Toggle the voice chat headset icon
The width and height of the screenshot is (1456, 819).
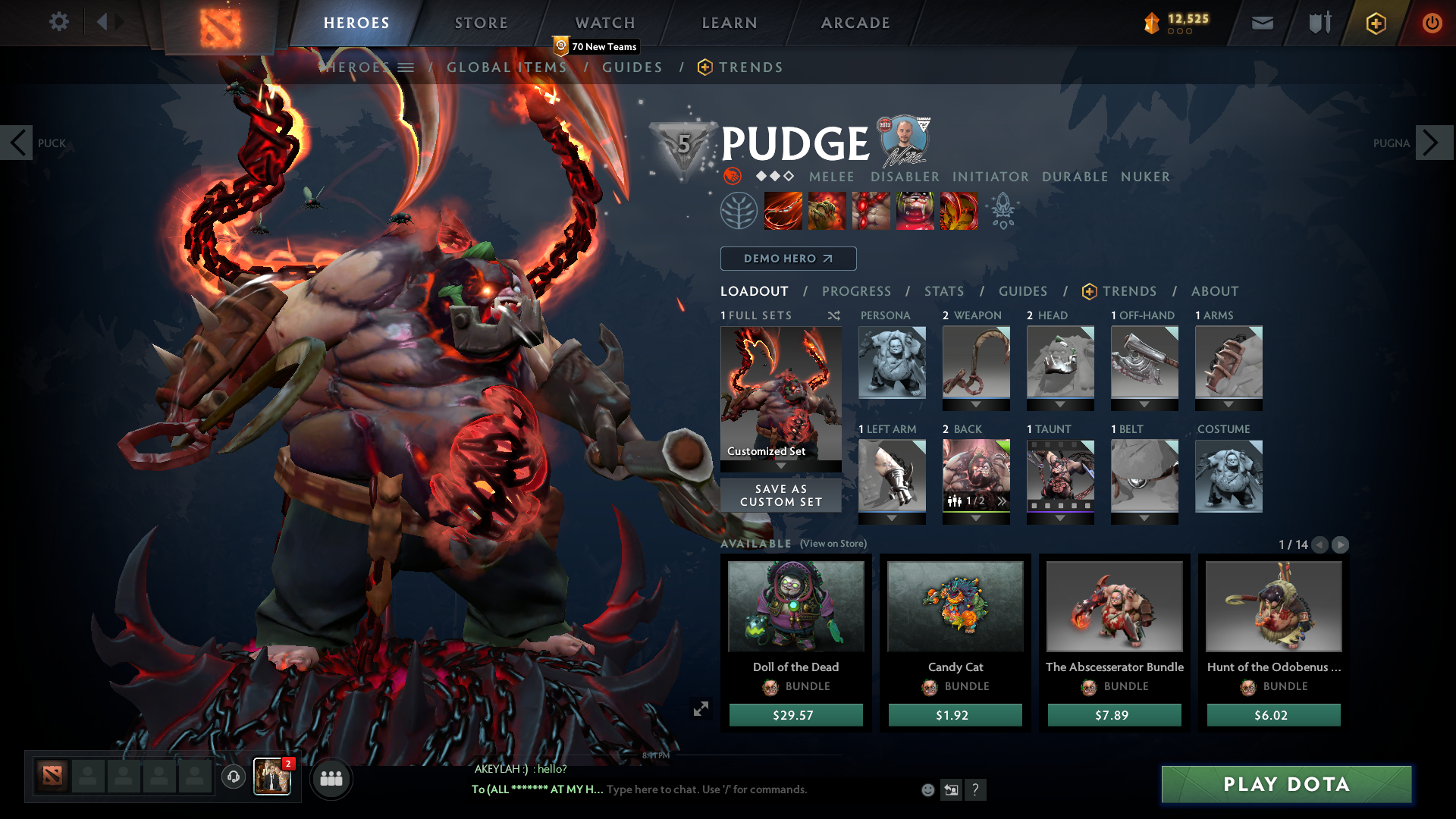[x=234, y=778]
